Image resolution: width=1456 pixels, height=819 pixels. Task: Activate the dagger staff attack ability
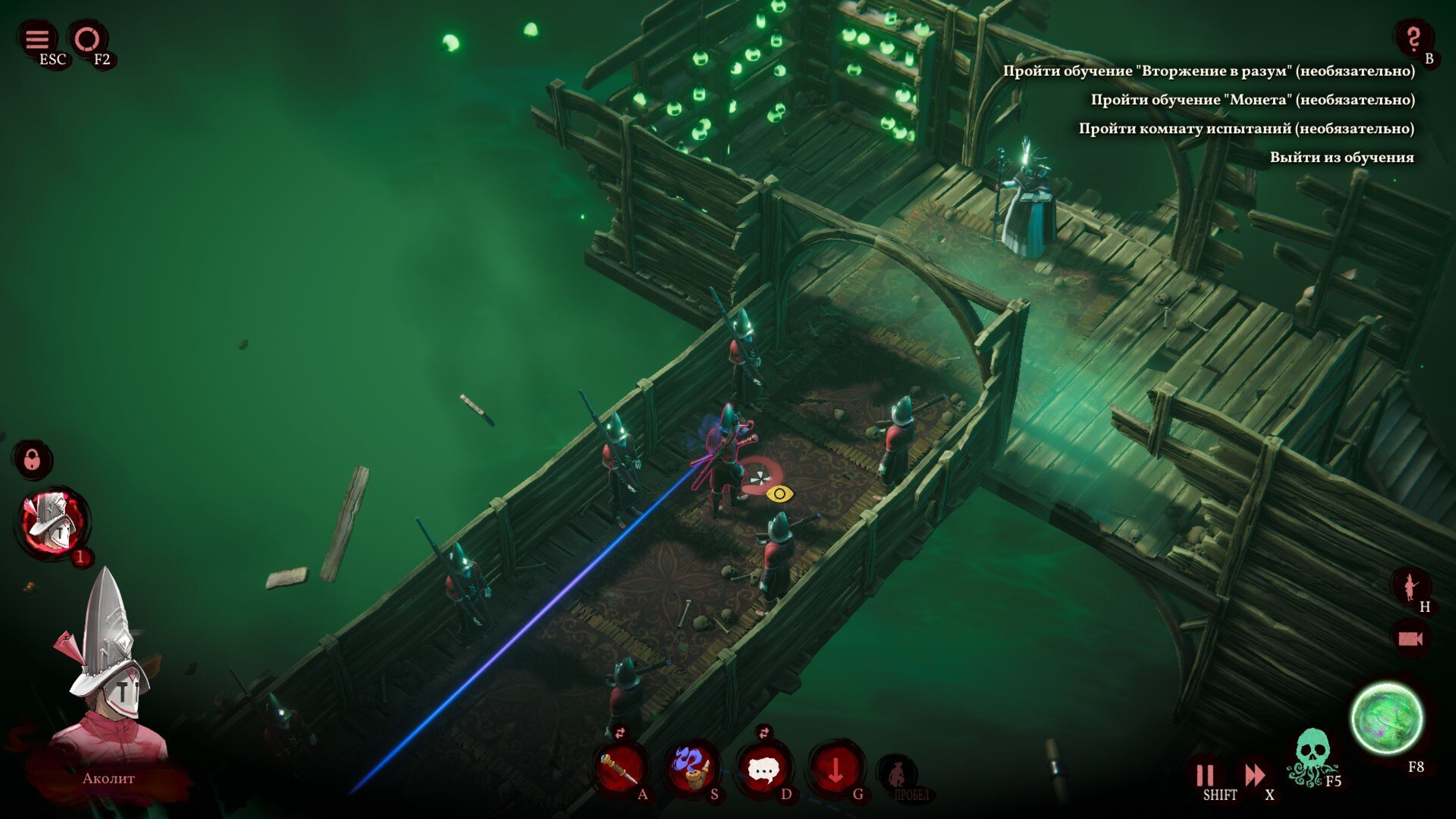(621, 769)
